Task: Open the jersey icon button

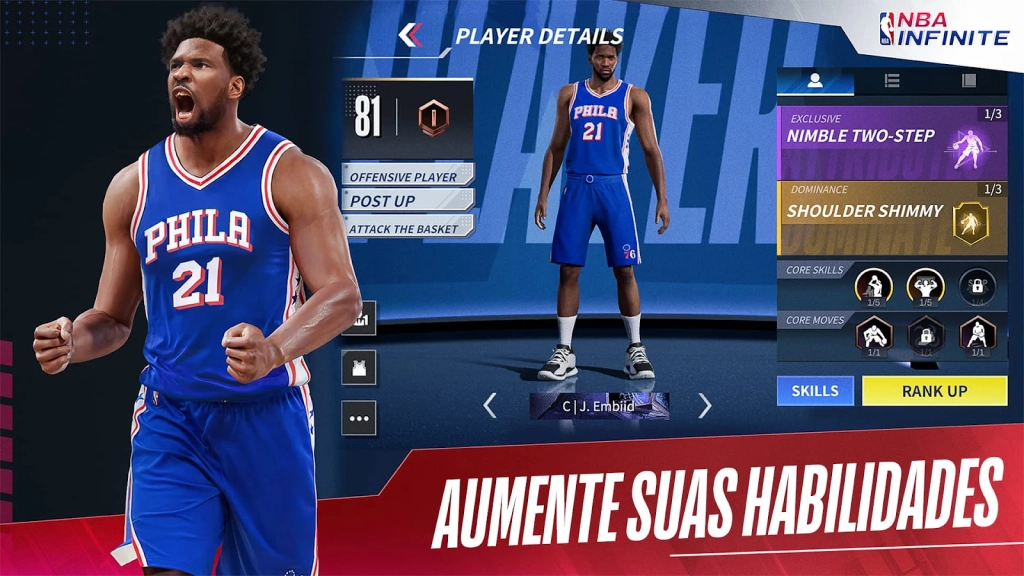Action: (359, 368)
